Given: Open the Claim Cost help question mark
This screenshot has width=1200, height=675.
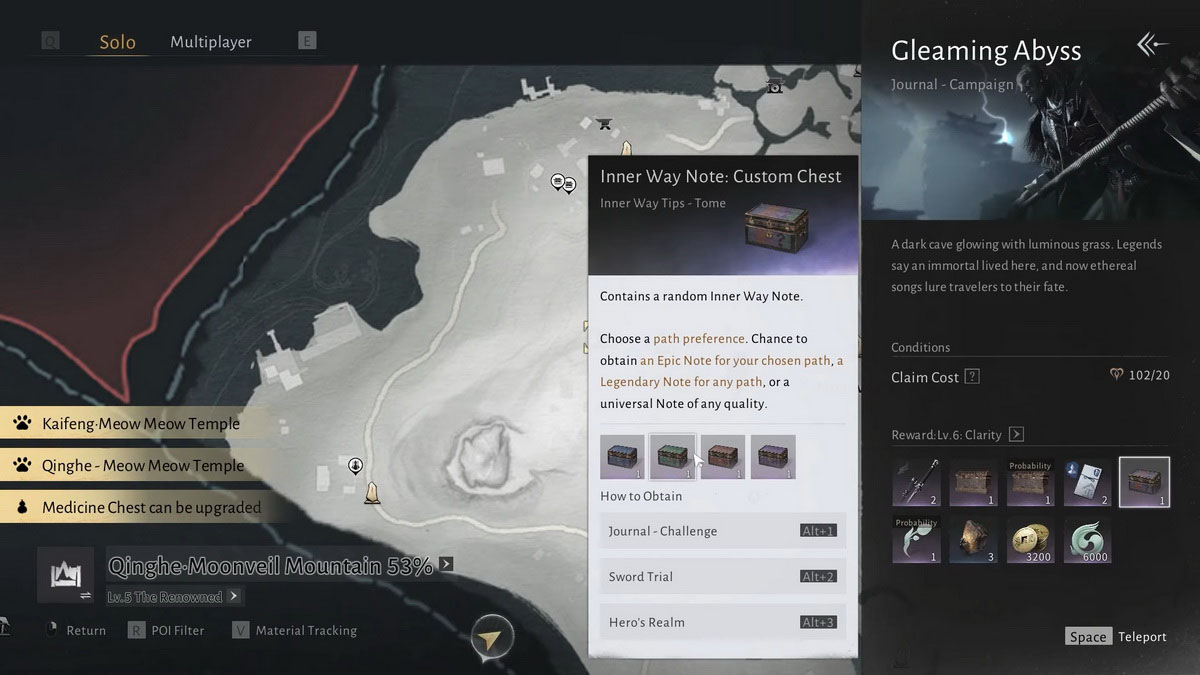Looking at the screenshot, I should tap(971, 377).
